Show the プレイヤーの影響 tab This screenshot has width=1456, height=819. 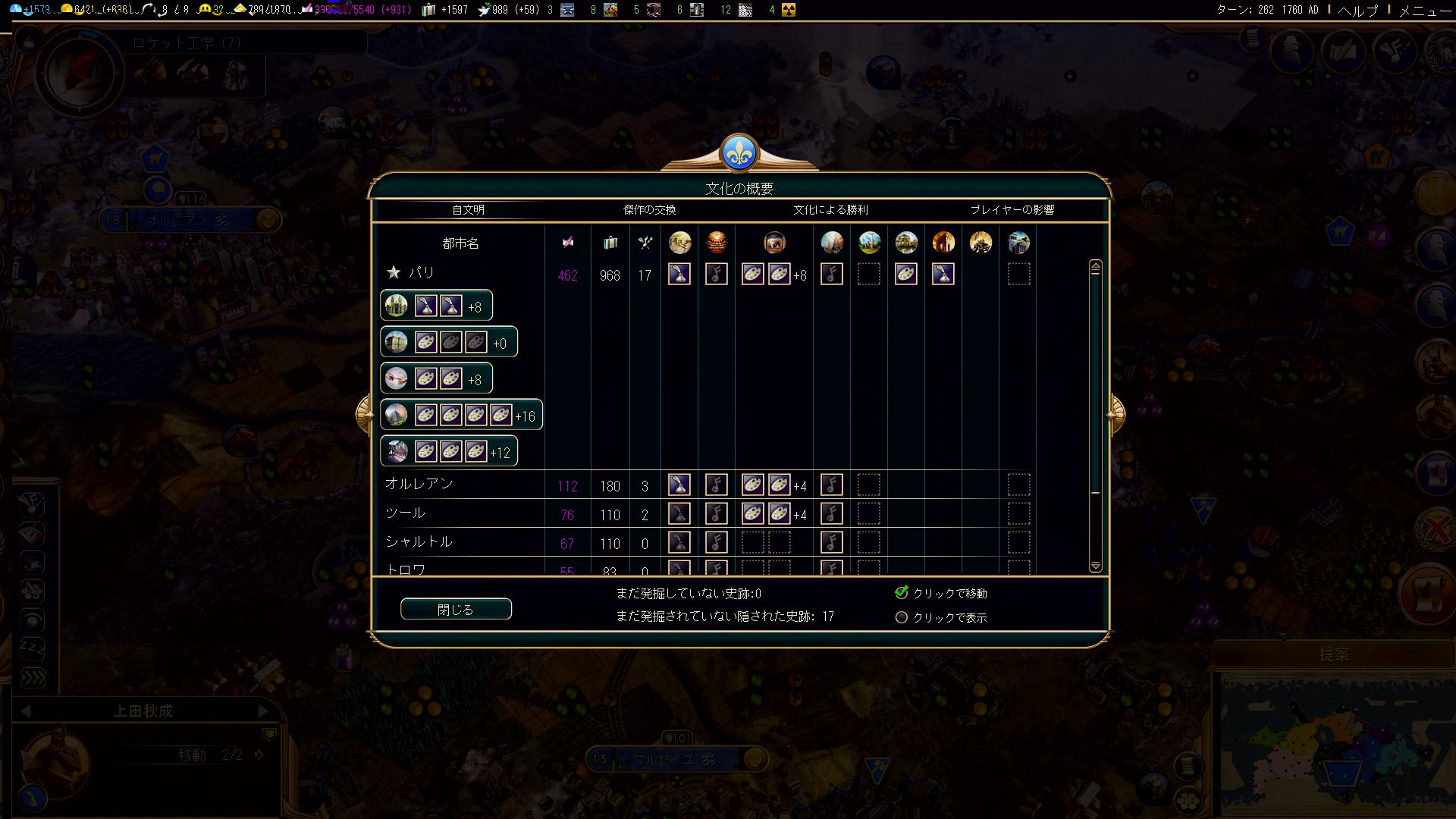pyautogui.click(x=1012, y=210)
